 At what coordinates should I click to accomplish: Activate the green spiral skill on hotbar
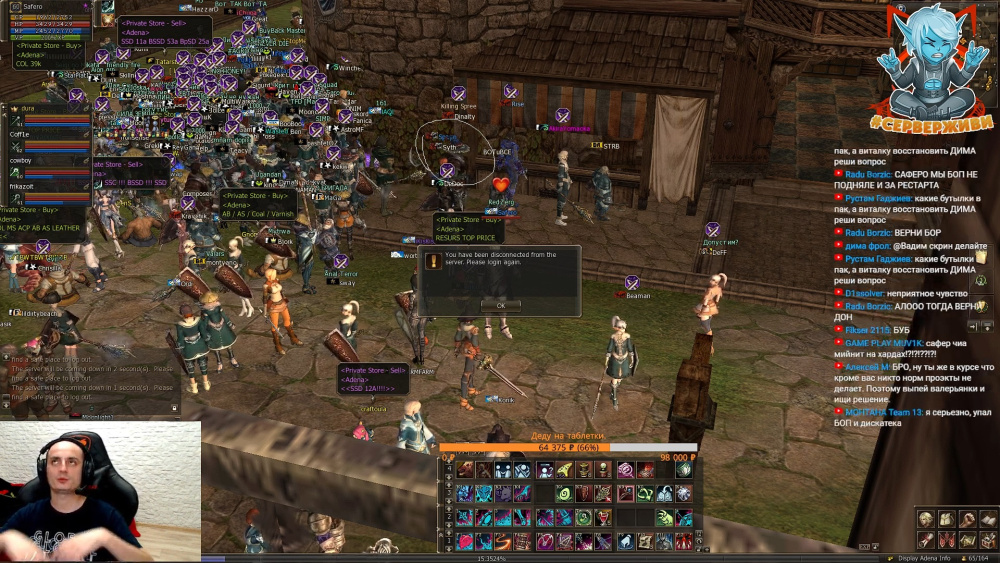[564, 493]
